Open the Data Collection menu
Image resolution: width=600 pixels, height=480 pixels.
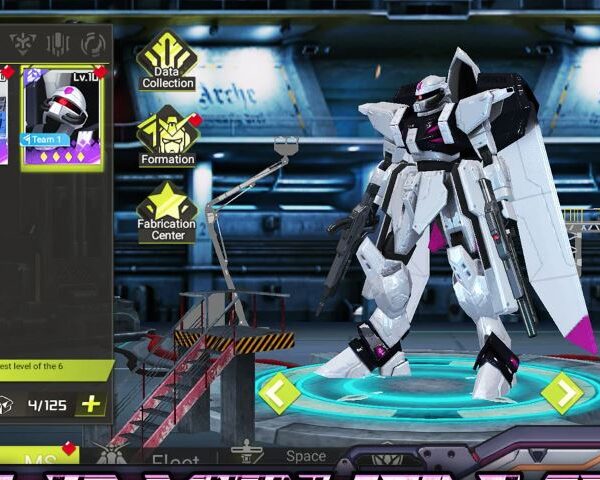(167, 60)
